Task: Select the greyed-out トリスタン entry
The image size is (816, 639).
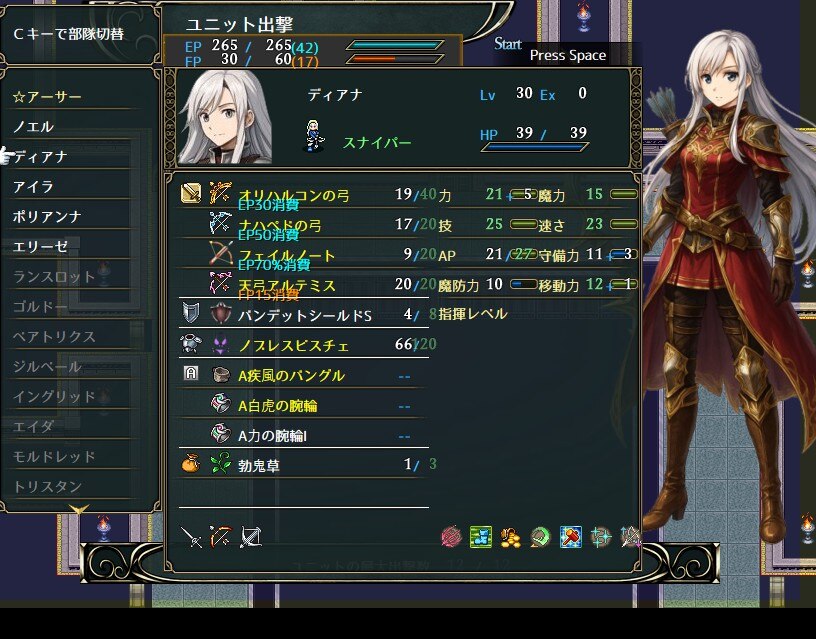Action: point(47,486)
